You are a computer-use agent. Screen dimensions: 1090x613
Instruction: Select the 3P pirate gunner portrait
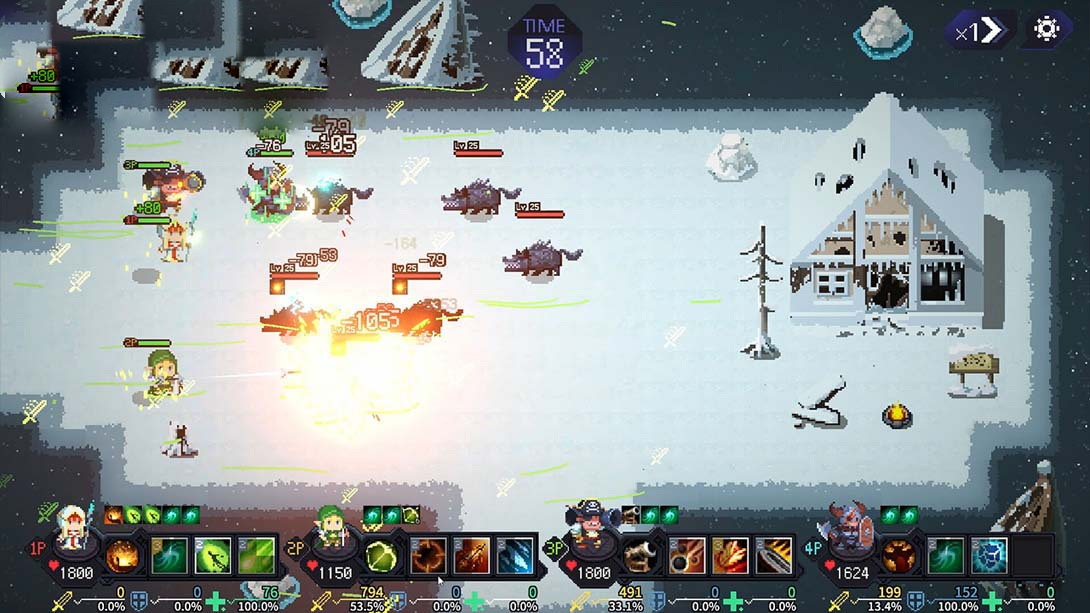tap(588, 533)
